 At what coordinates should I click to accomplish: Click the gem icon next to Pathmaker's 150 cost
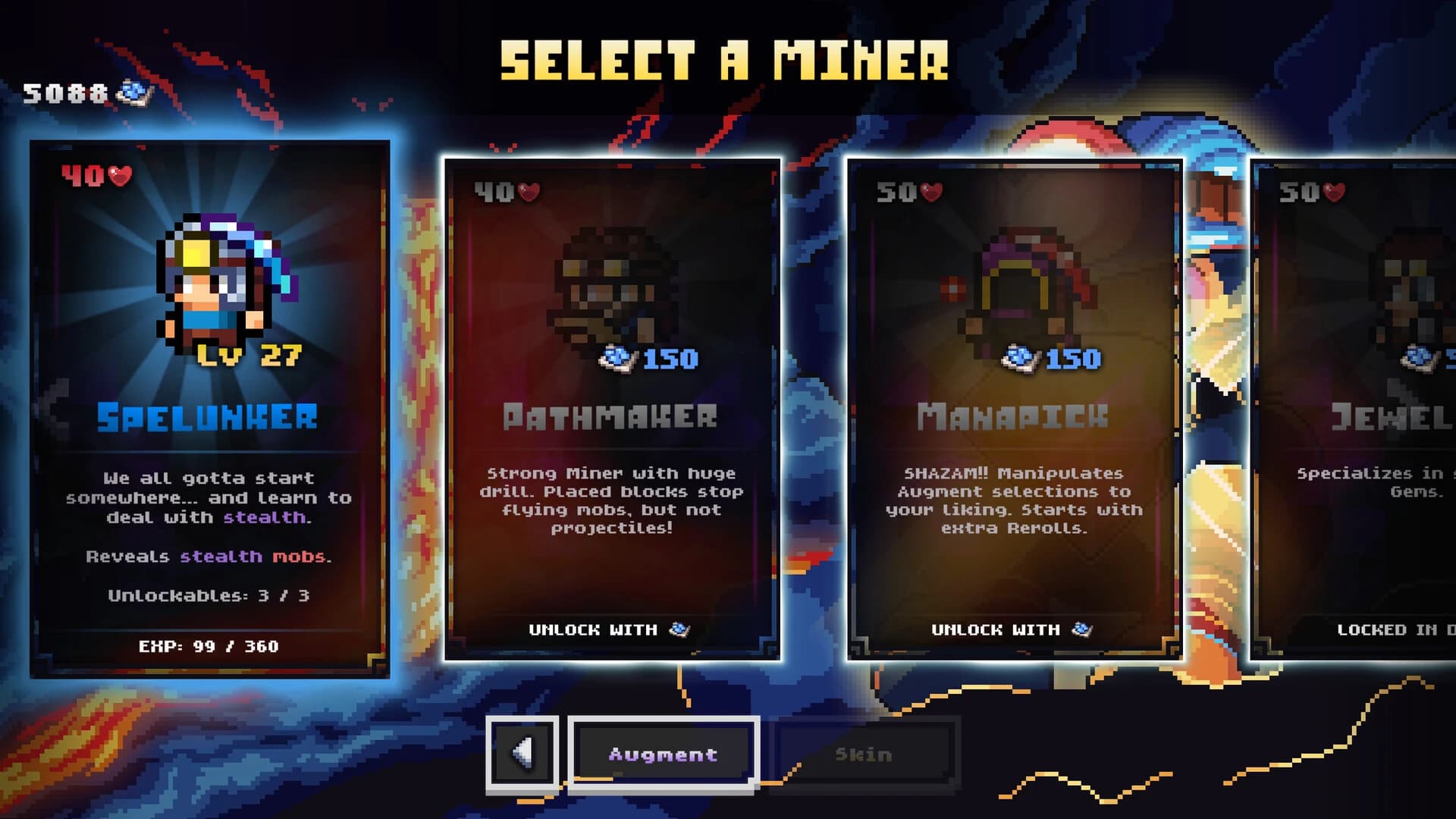[615, 358]
